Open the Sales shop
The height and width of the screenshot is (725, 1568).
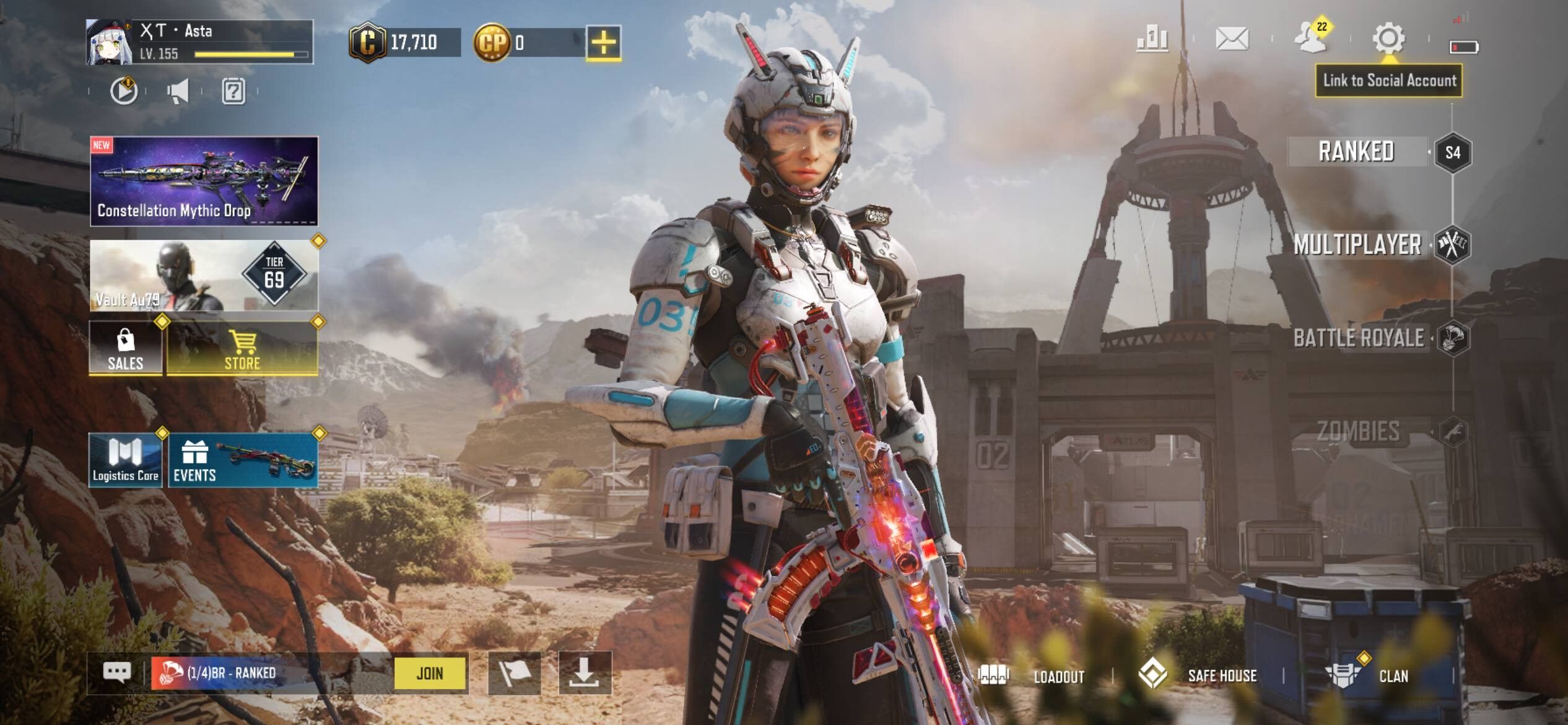tap(126, 348)
